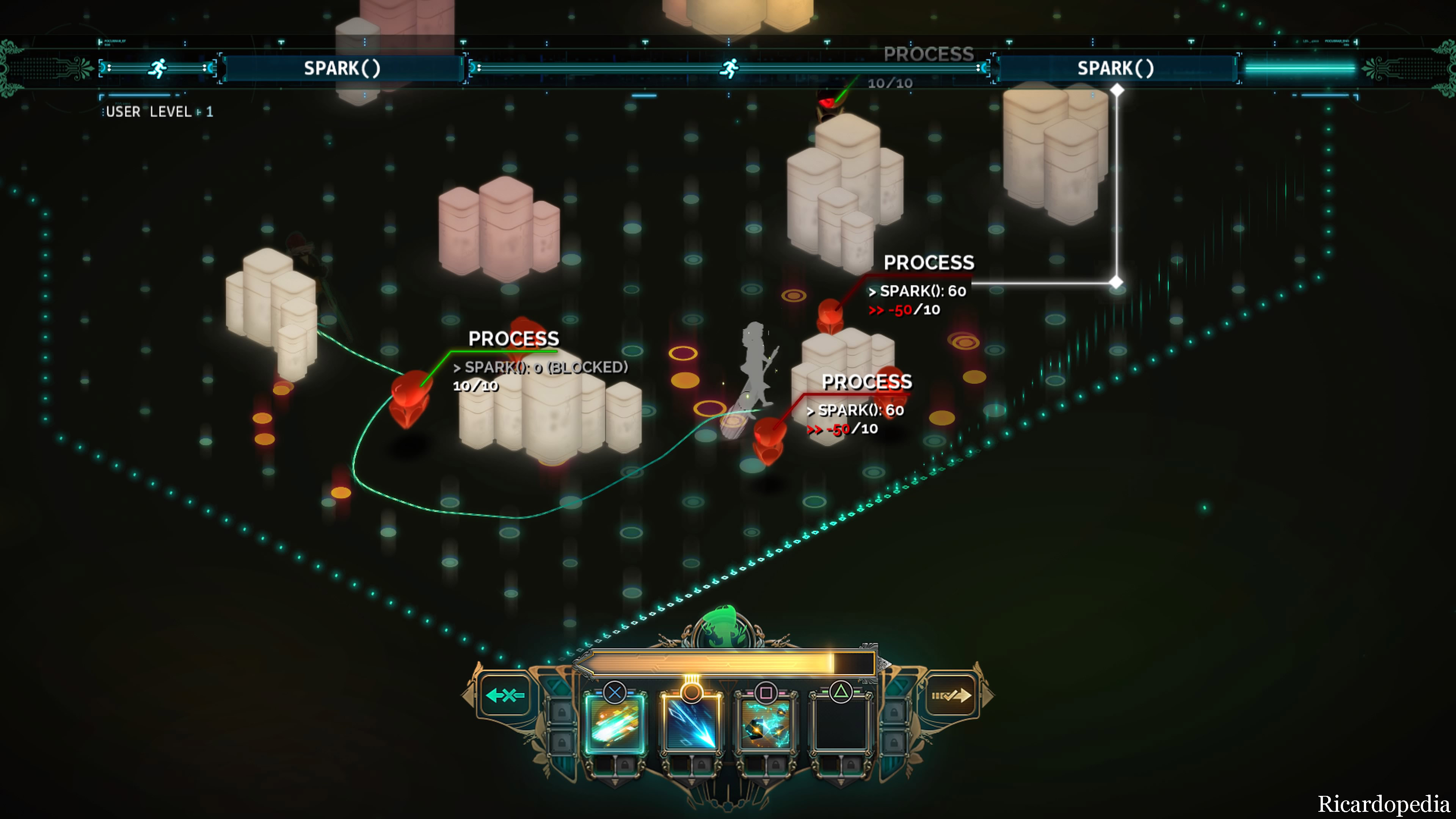Select the first SPARK() segment in the Turn timeline
1456x819 pixels.
(342, 68)
